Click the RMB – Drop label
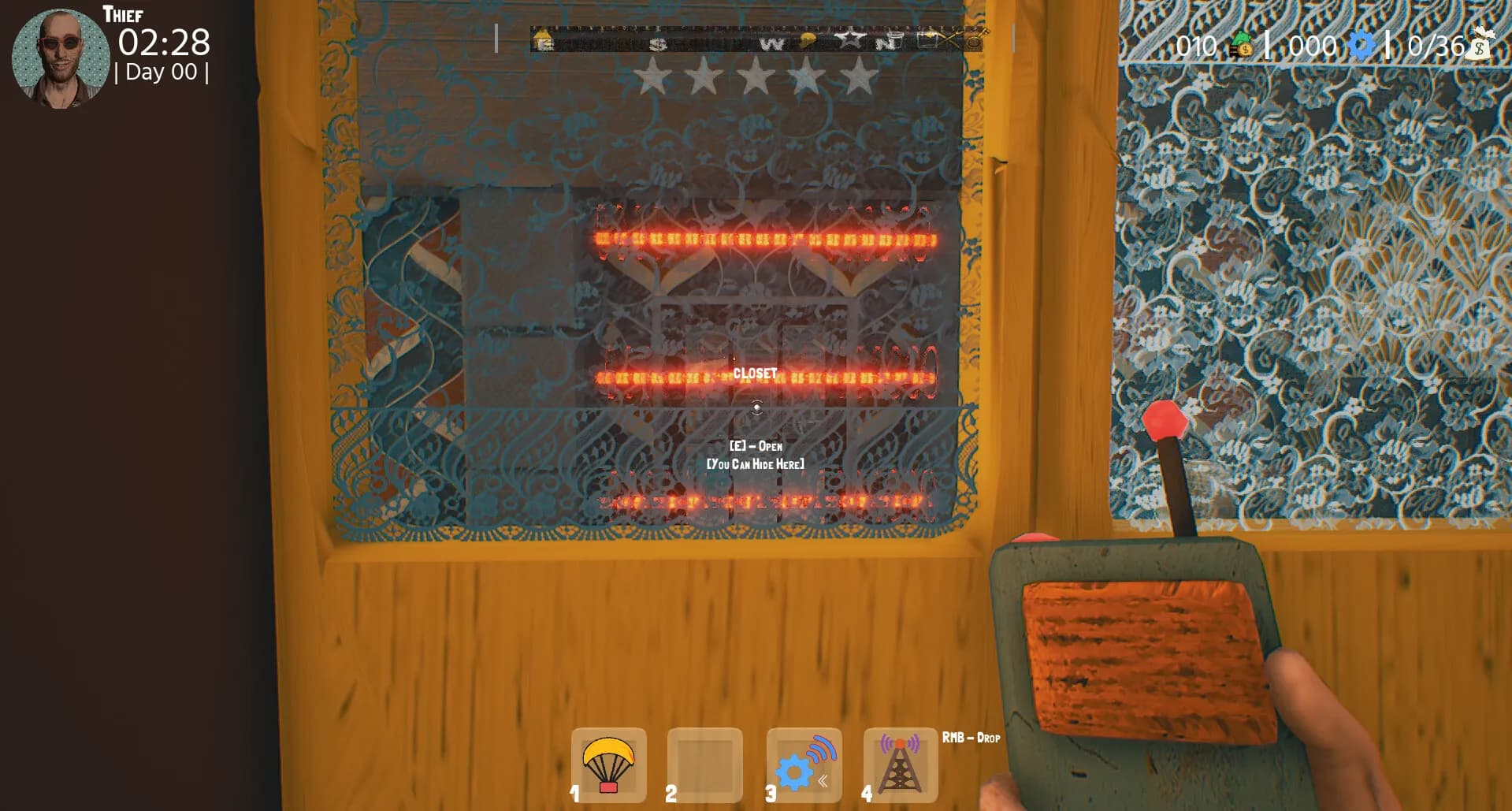Image resolution: width=1512 pixels, height=811 pixels. [970, 738]
